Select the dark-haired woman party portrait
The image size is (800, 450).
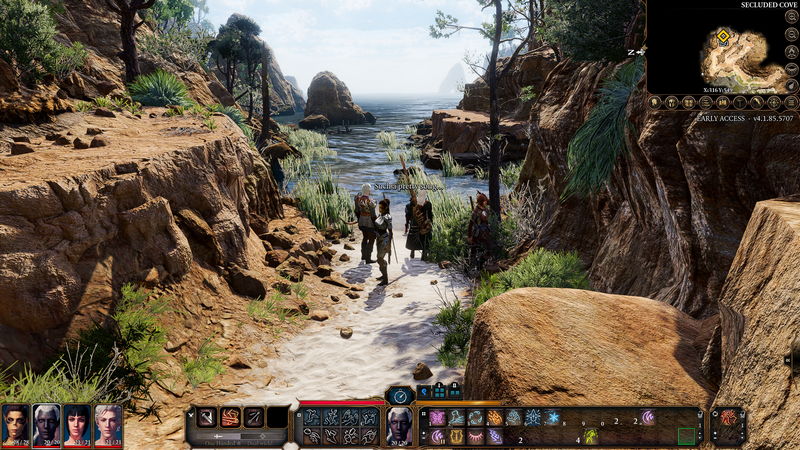(77, 424)
